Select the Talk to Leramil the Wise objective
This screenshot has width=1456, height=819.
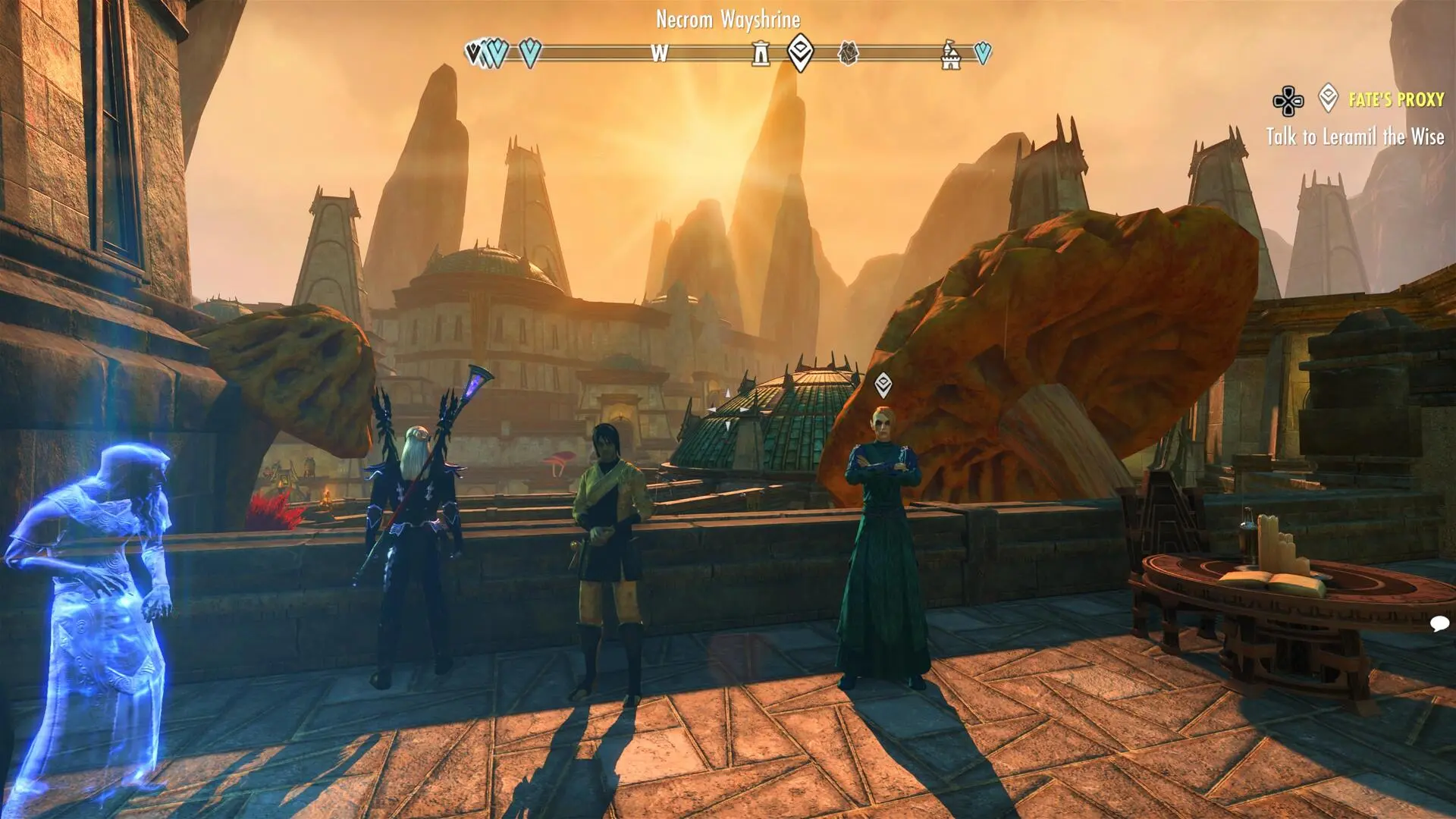click(1354, 137)
